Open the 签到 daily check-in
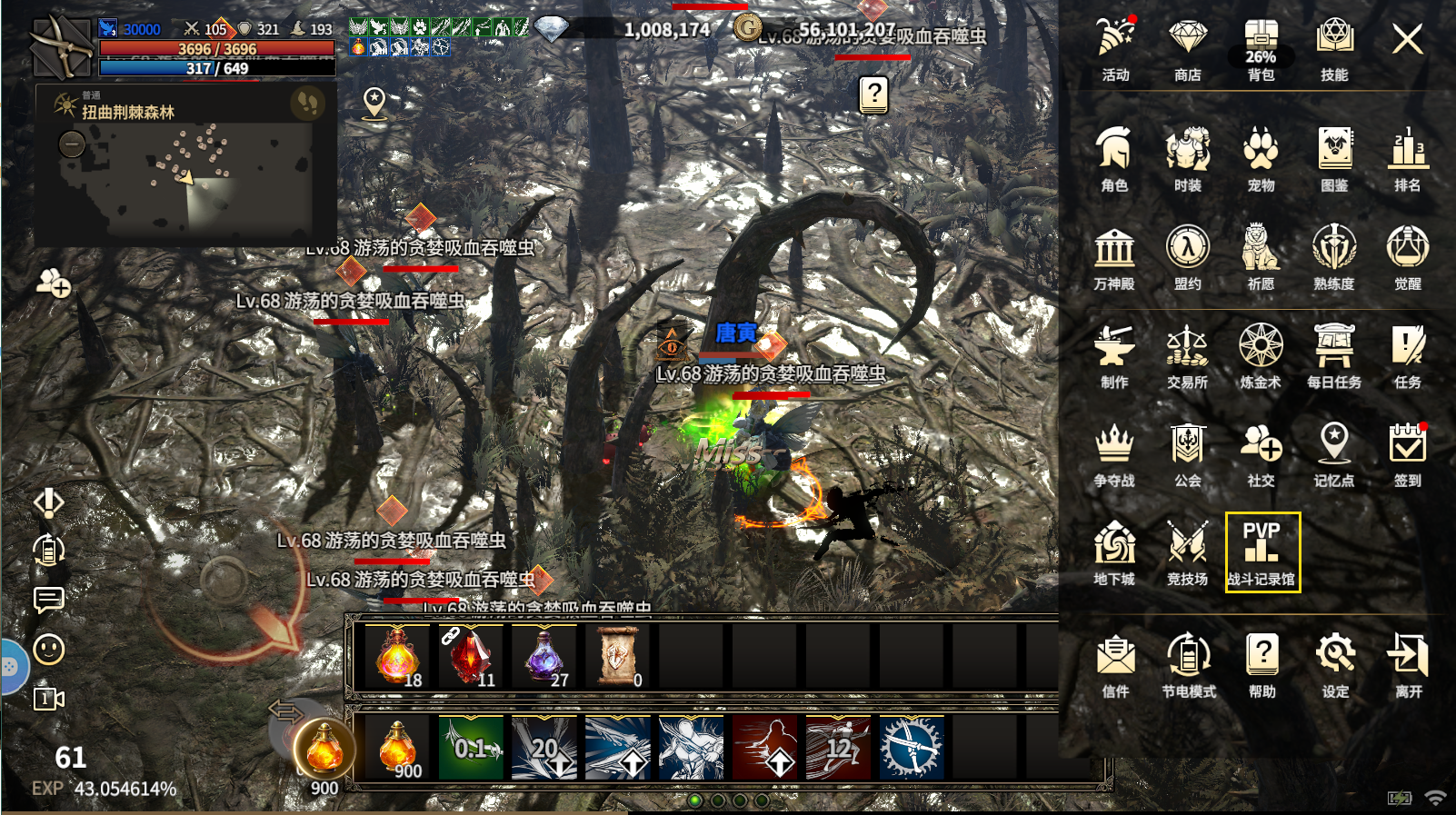Image resolution: width=1456 pixels, height=815 pixels. [1407, 454]
